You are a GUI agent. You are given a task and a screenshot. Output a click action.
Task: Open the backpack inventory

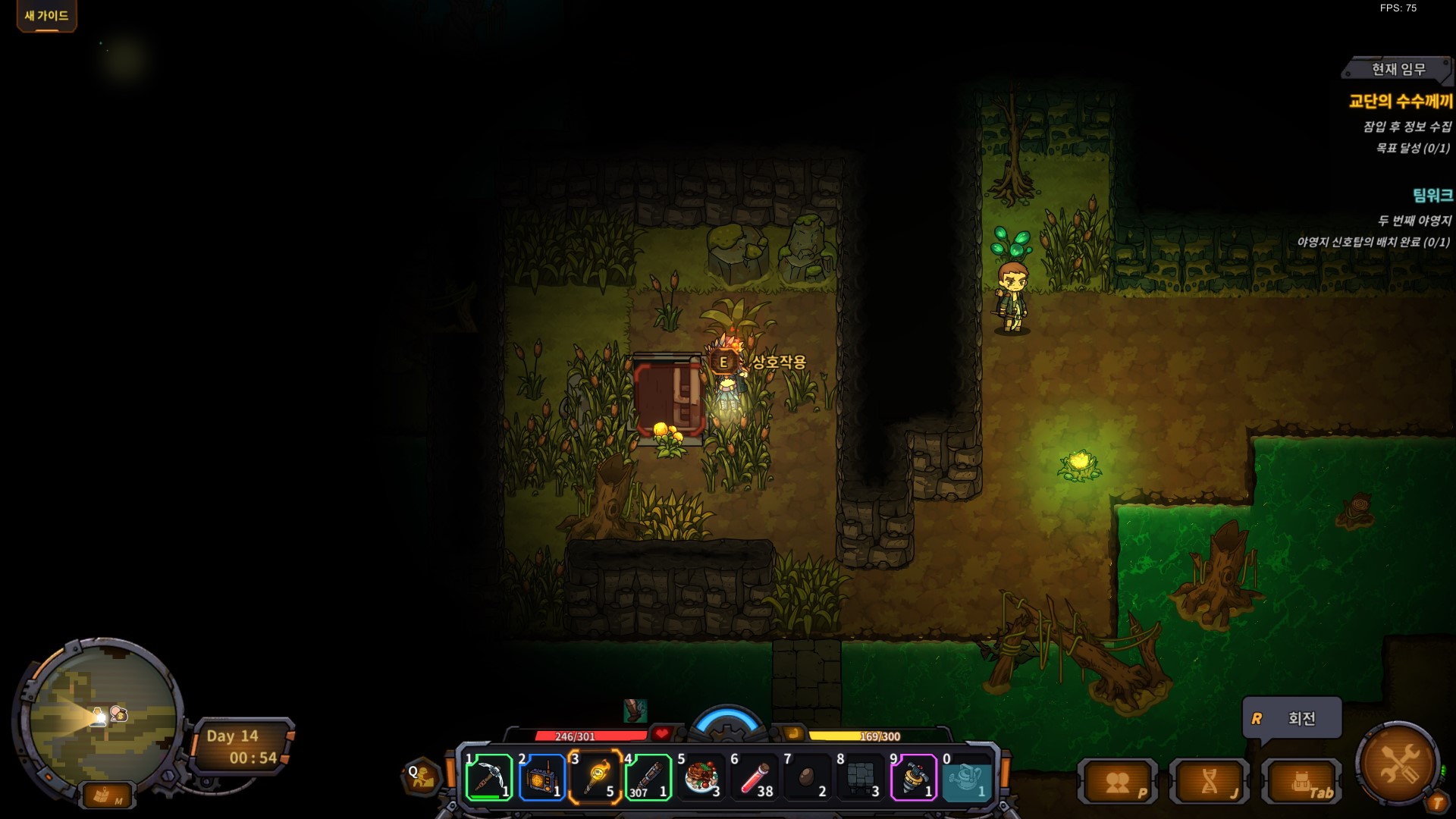1301,783
